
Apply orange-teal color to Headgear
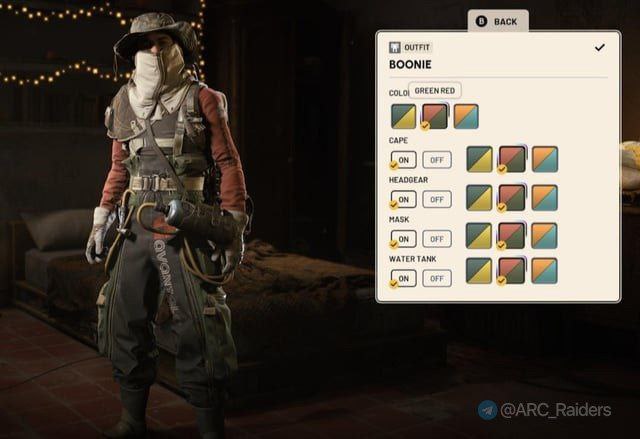[544, 197]
